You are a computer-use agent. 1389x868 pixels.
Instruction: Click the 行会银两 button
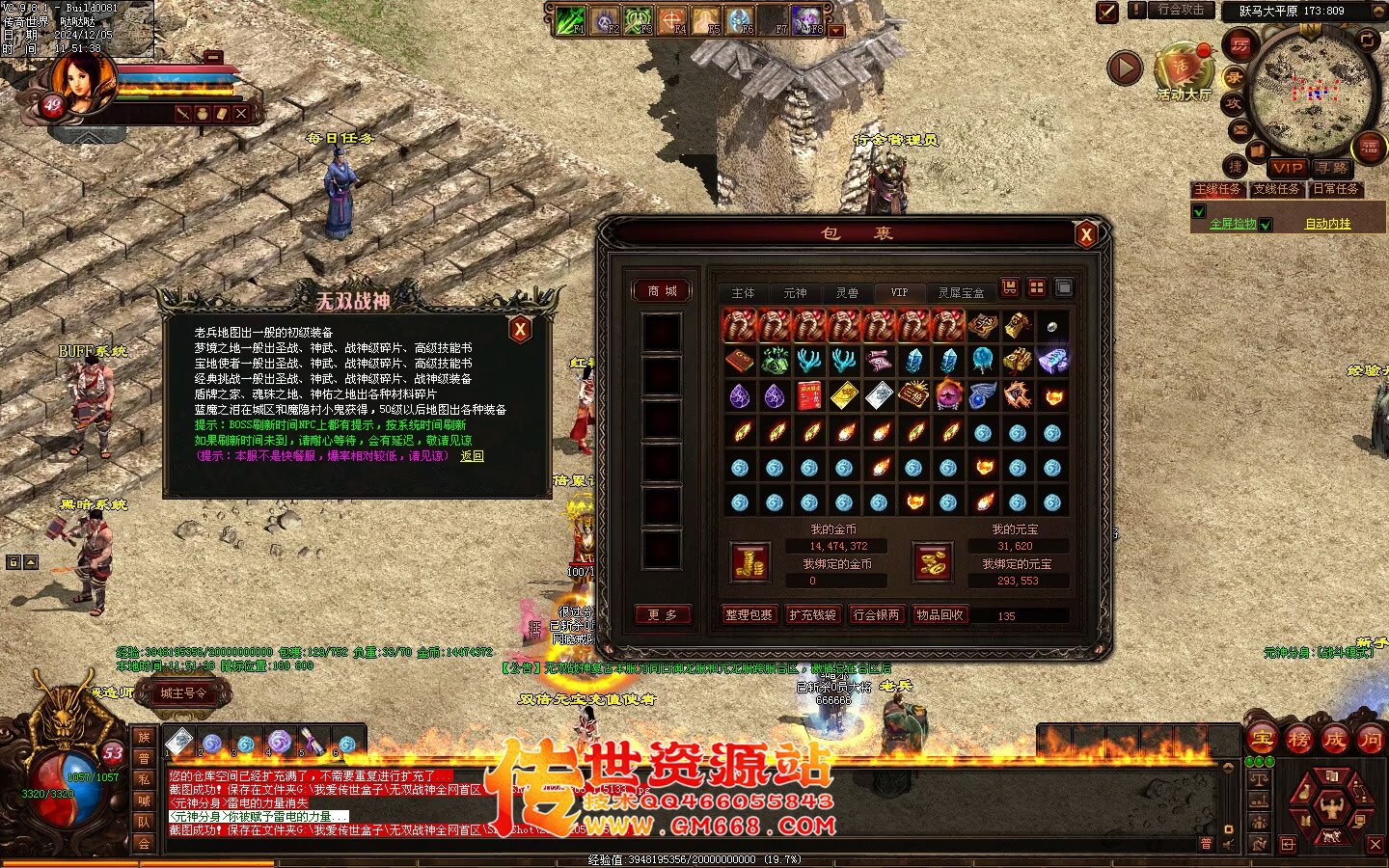pos(876,614)
